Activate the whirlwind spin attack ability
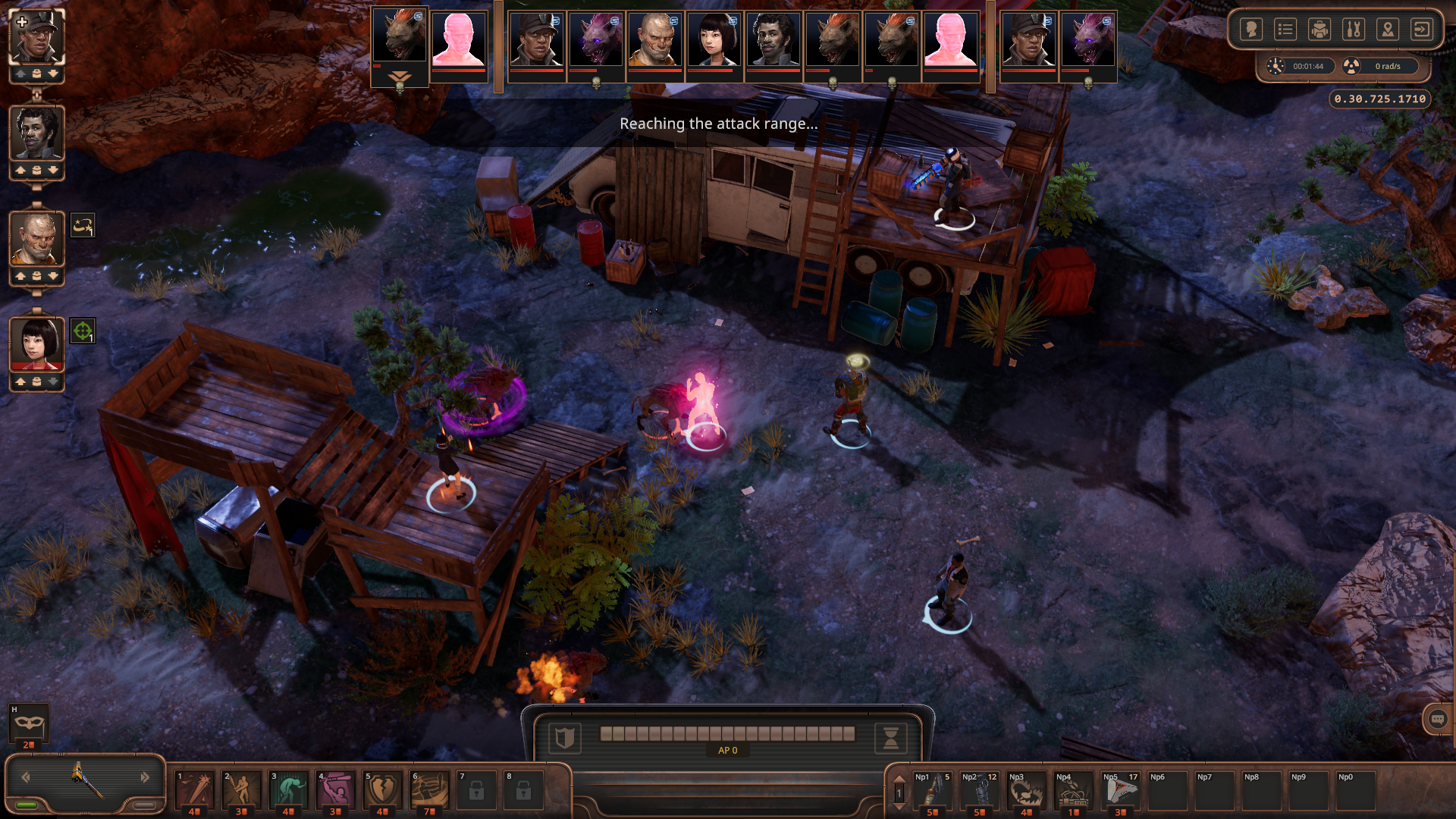 coord(430,790)
